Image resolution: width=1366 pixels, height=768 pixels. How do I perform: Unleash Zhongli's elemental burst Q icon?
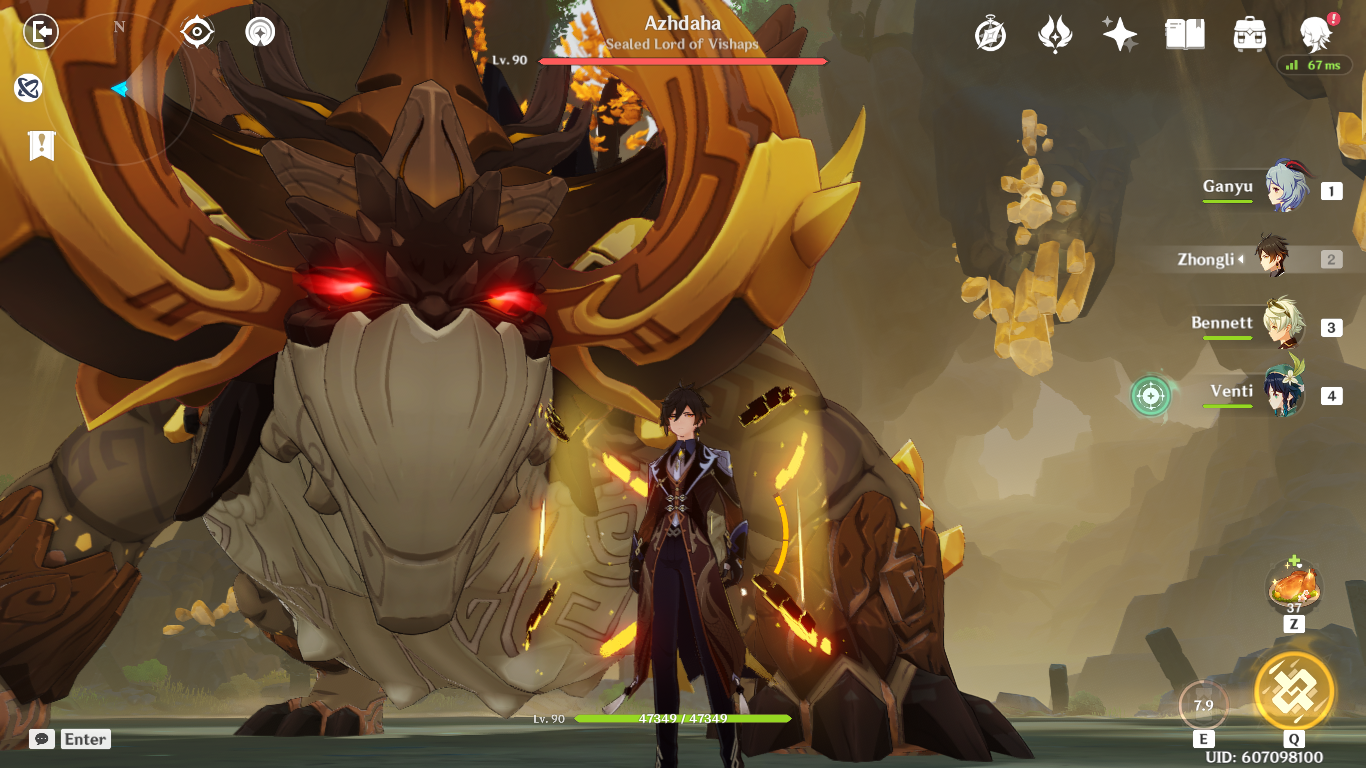[x=1295, y=690]
